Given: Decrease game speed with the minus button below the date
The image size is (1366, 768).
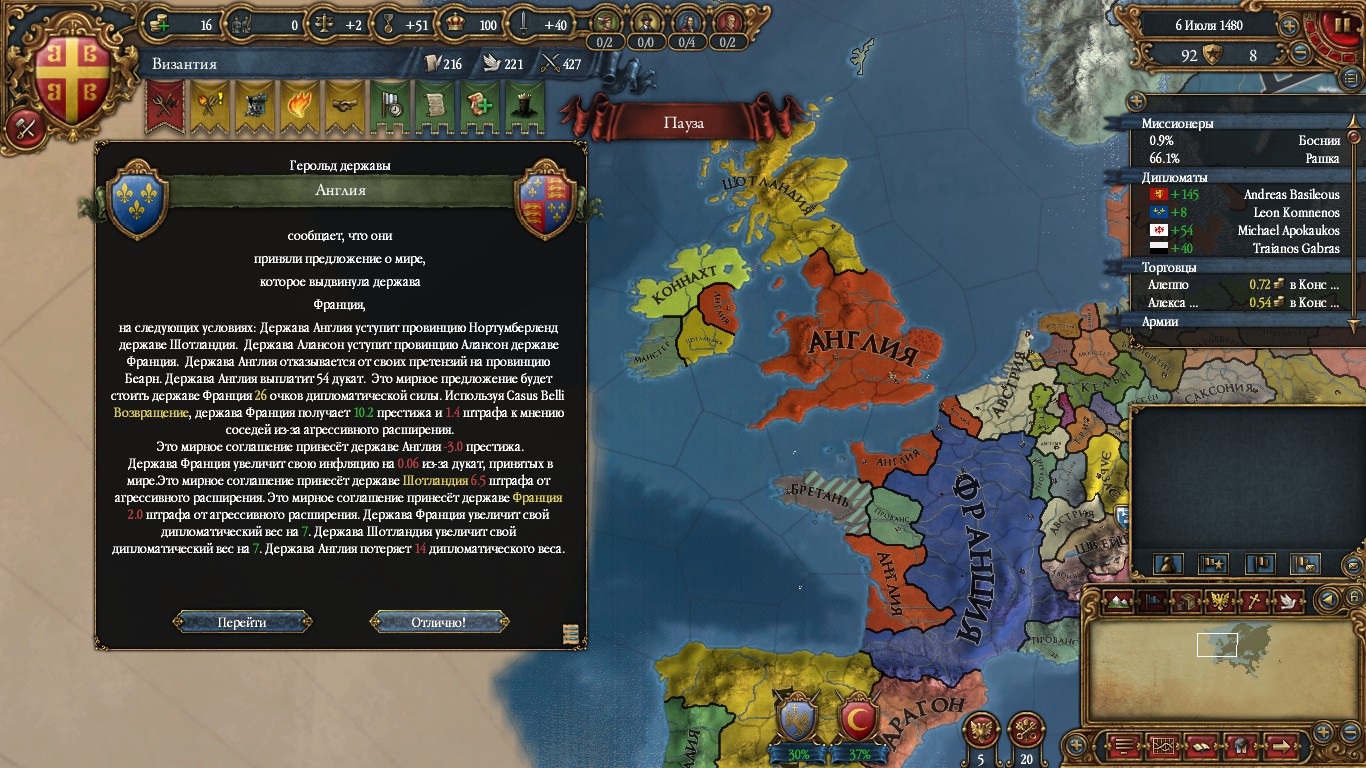Looking at the screenshot, I should point(1301,54).
